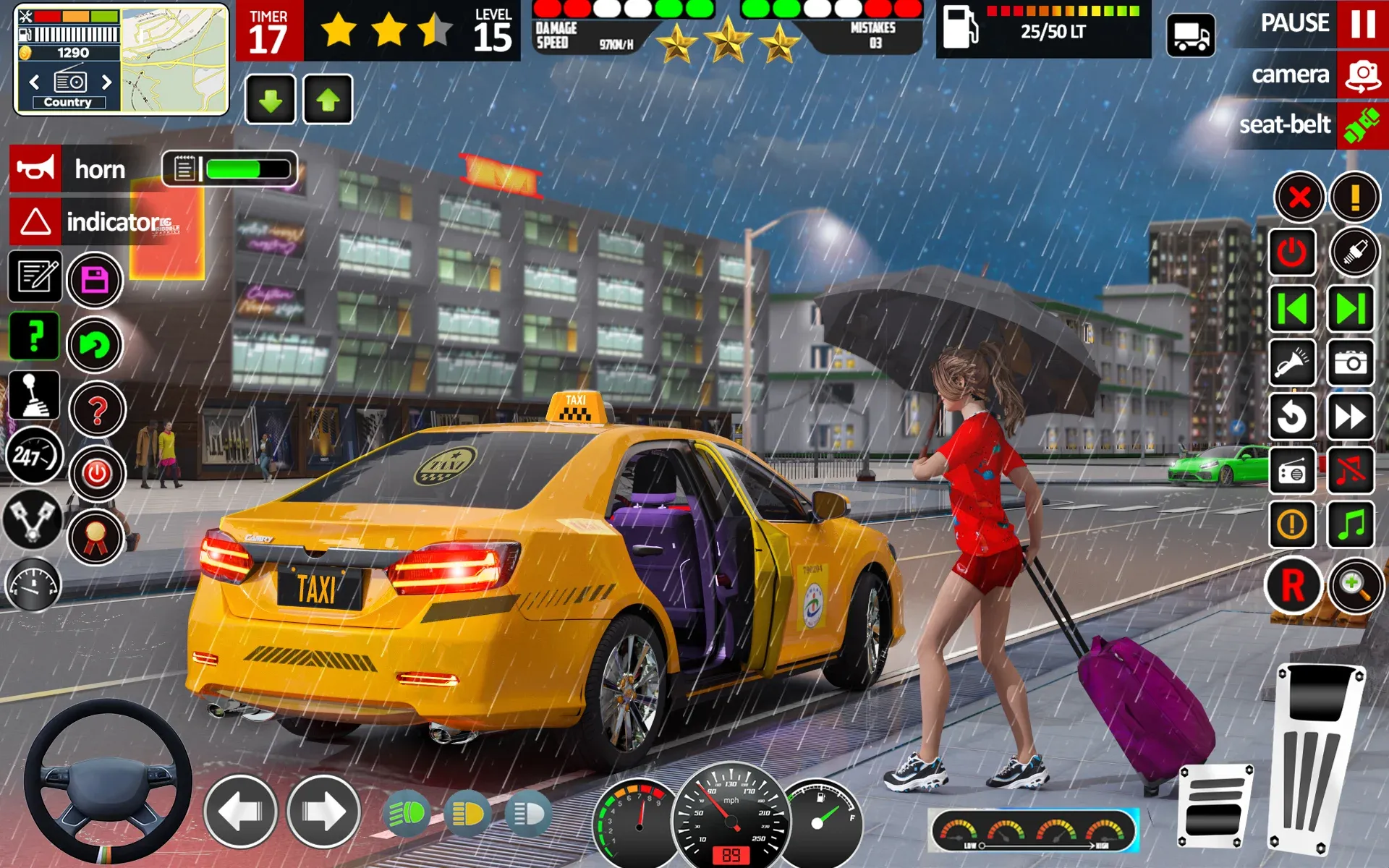Screen dimensions: 1389x868
Task: Turn on the radio
Action: [1292, 472]
